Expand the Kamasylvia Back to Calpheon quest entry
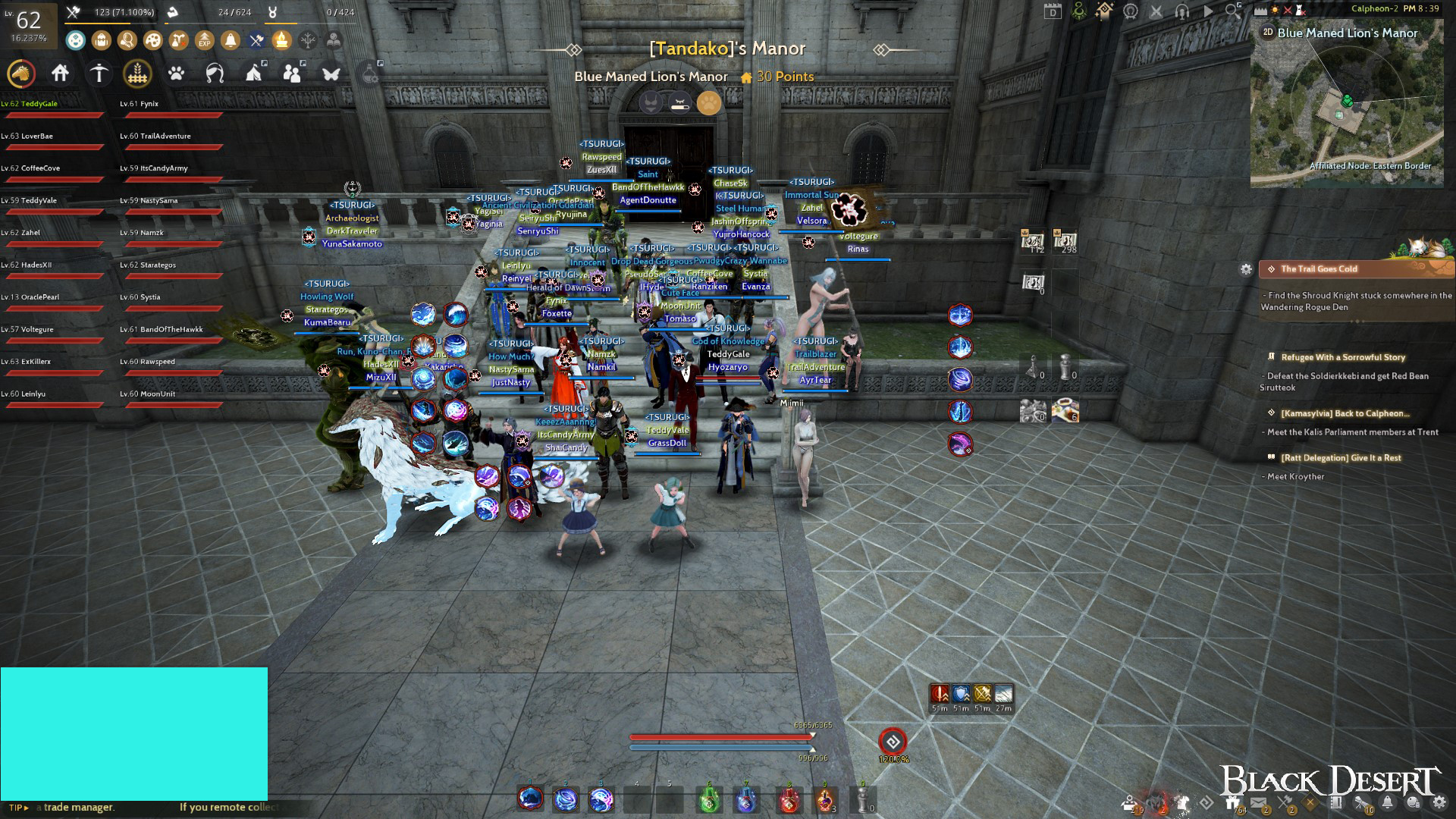 (1346, 412)
